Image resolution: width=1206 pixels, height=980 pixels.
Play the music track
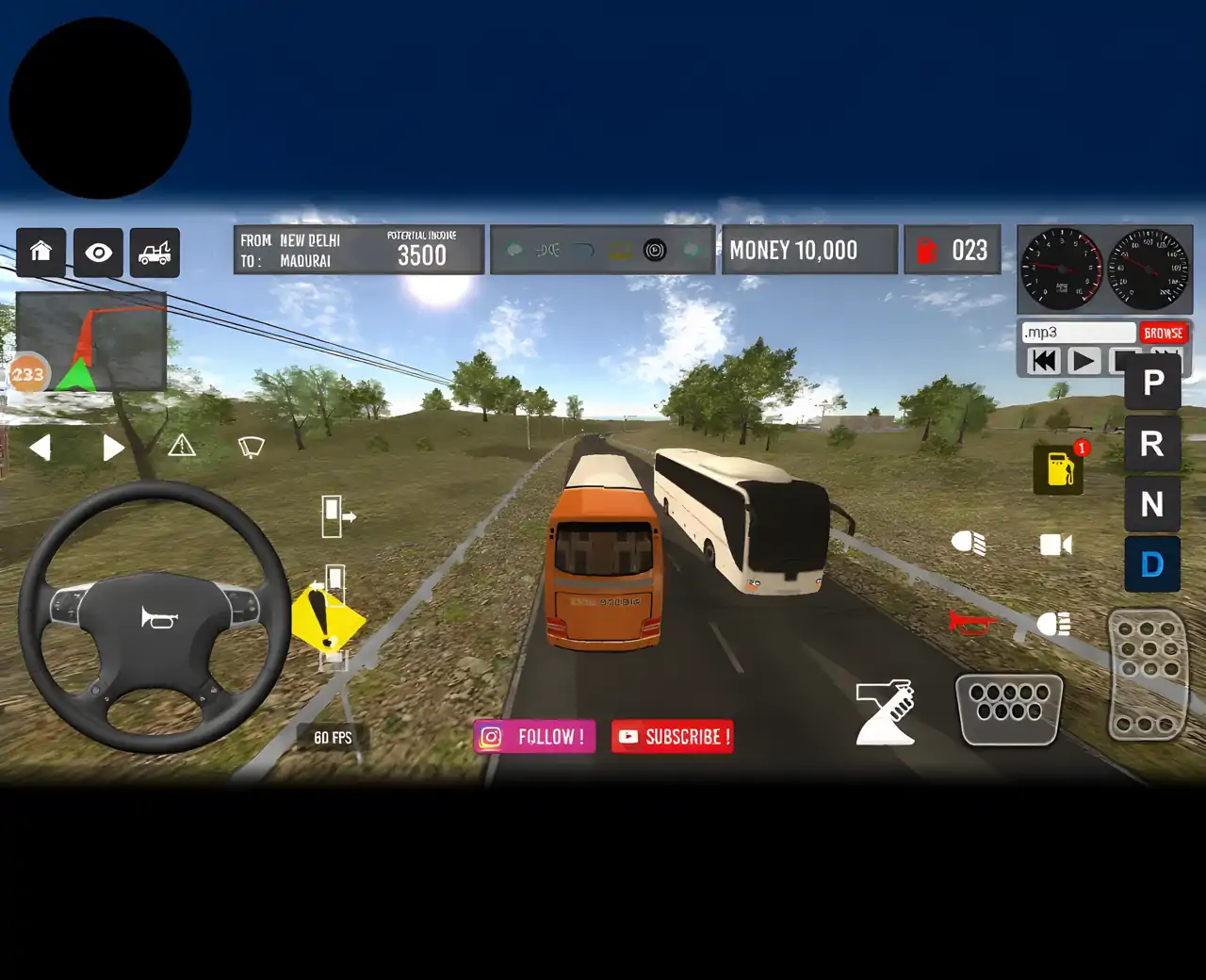pyautogui.click(x=1084, y=361)
